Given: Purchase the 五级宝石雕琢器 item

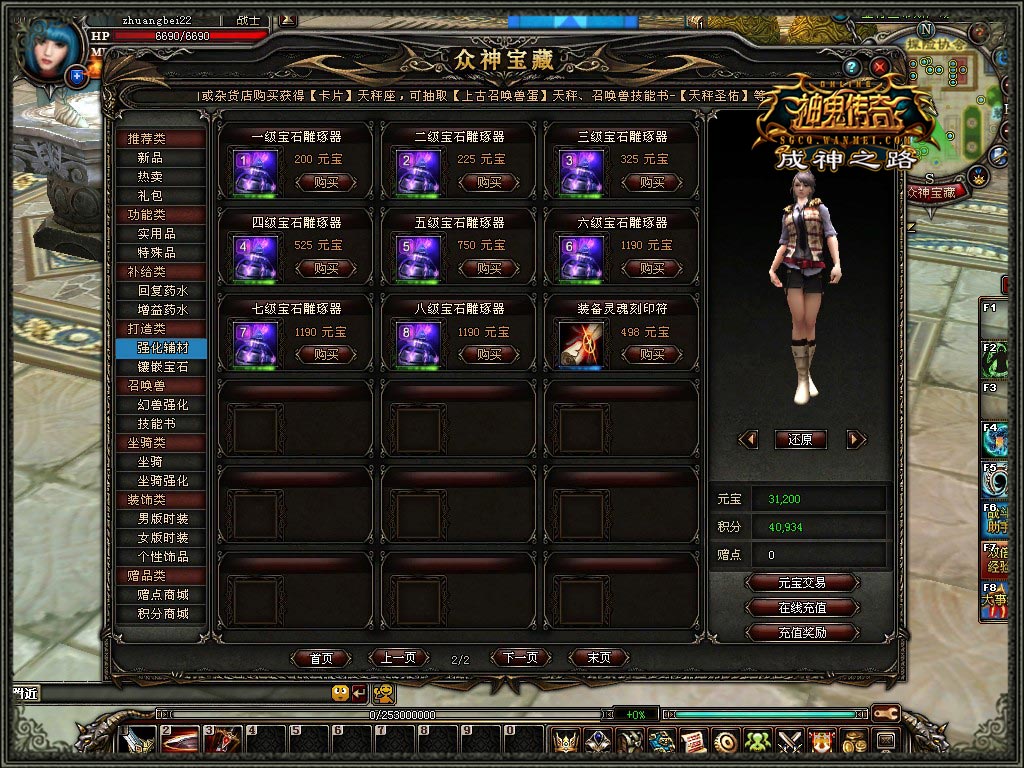Looking at the screenshot, I should click(488, 268).
